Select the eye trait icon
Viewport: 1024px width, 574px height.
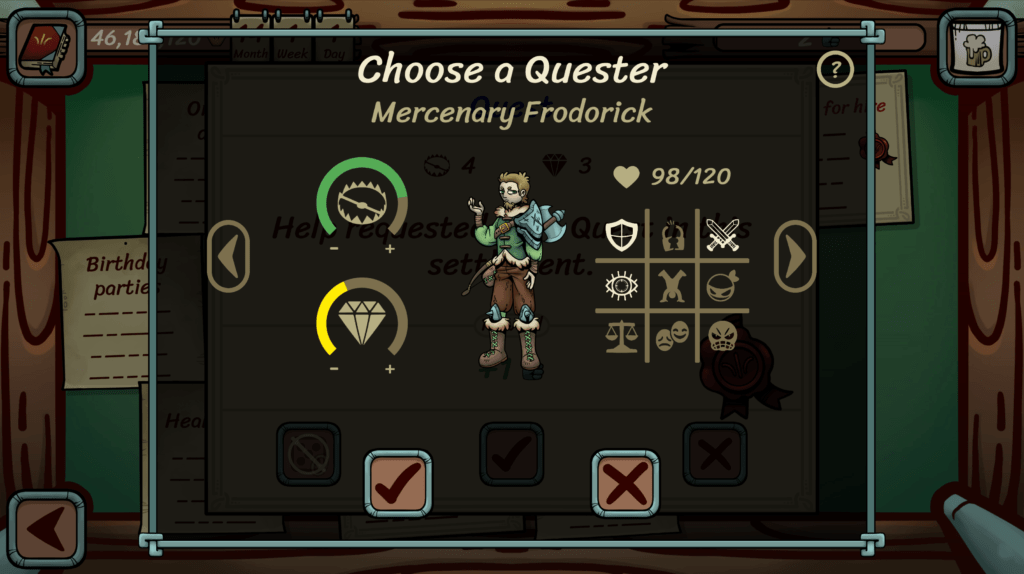pos(621,287)
